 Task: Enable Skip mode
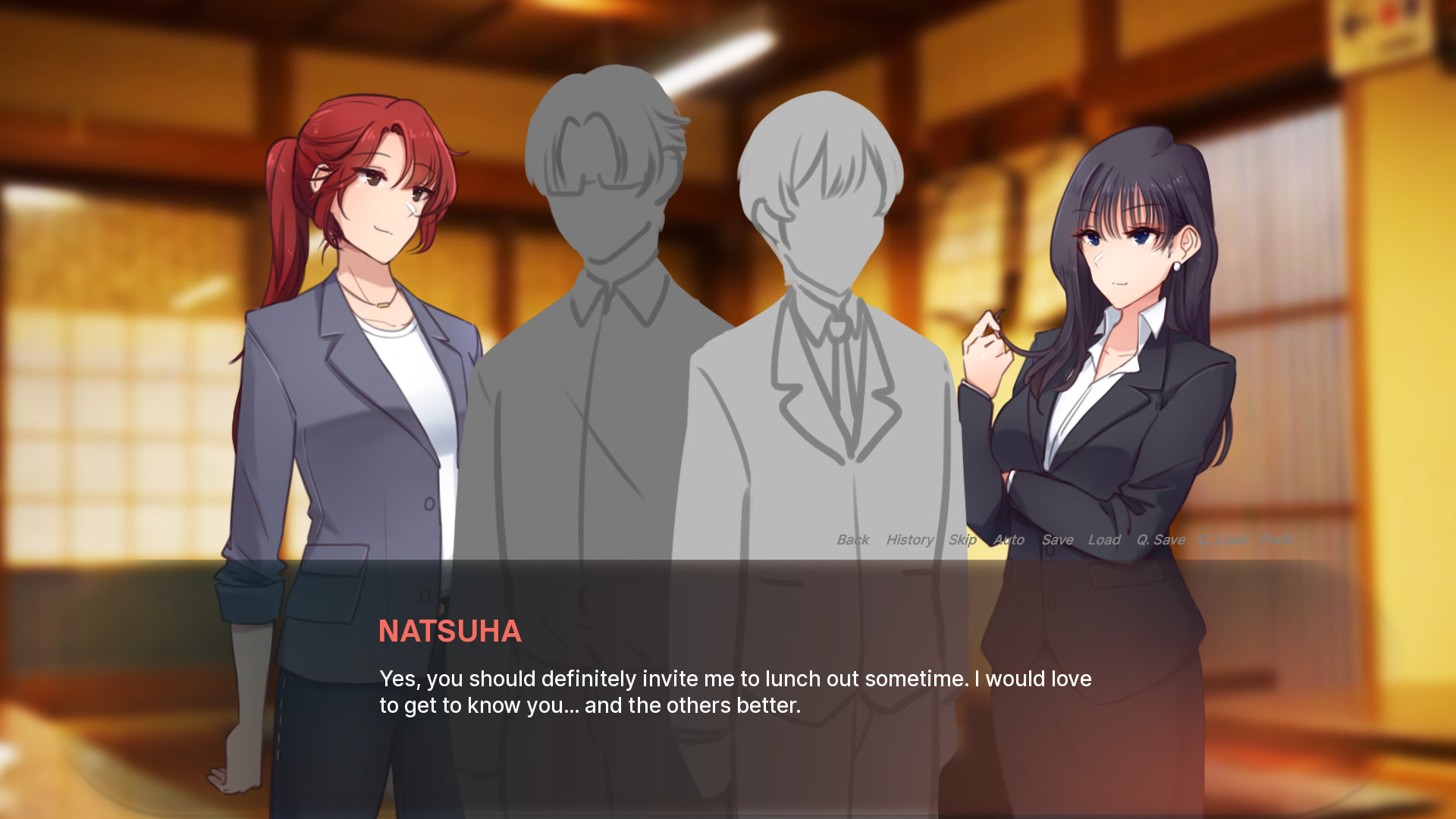[962, 540]
